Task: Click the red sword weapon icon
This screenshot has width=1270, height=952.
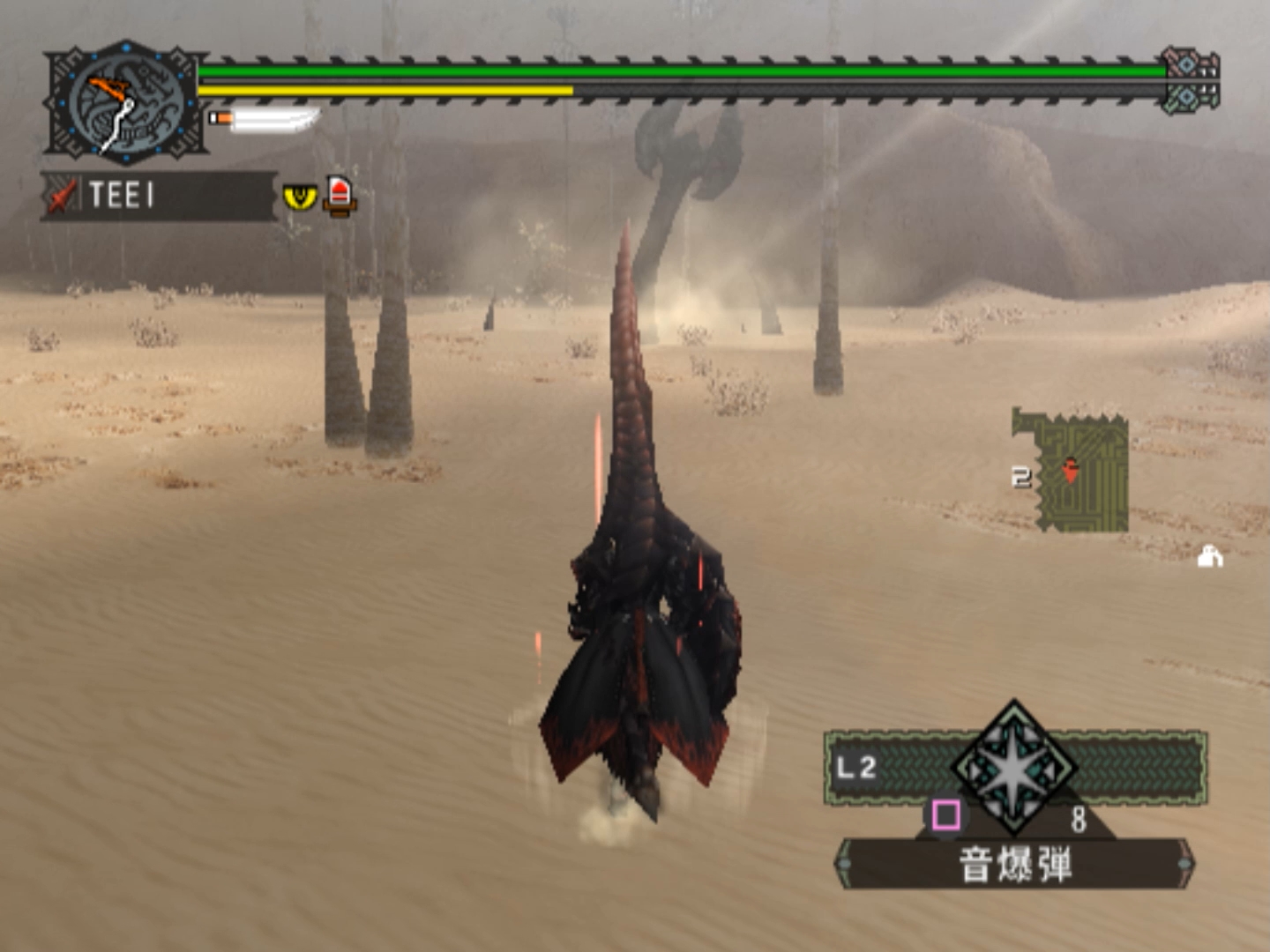Action: [x=60, y=196]
